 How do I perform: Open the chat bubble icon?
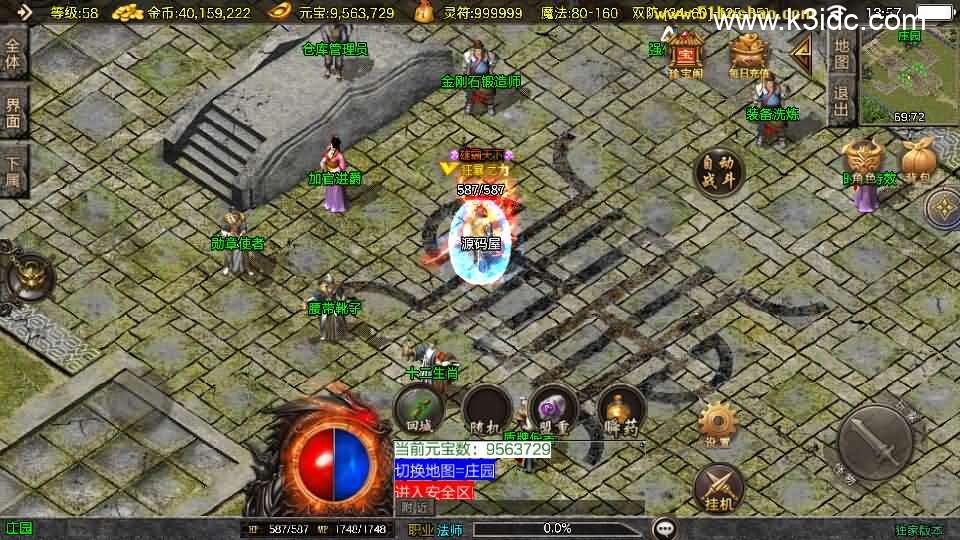pos(663,528)
